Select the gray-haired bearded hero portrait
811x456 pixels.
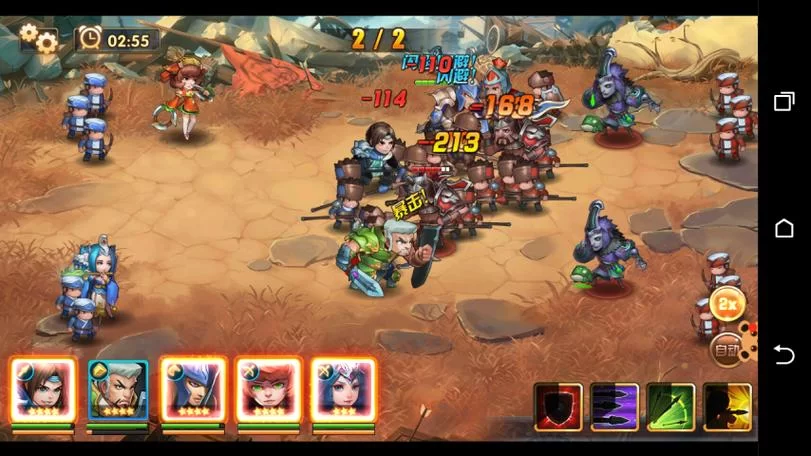coord(118,390)
